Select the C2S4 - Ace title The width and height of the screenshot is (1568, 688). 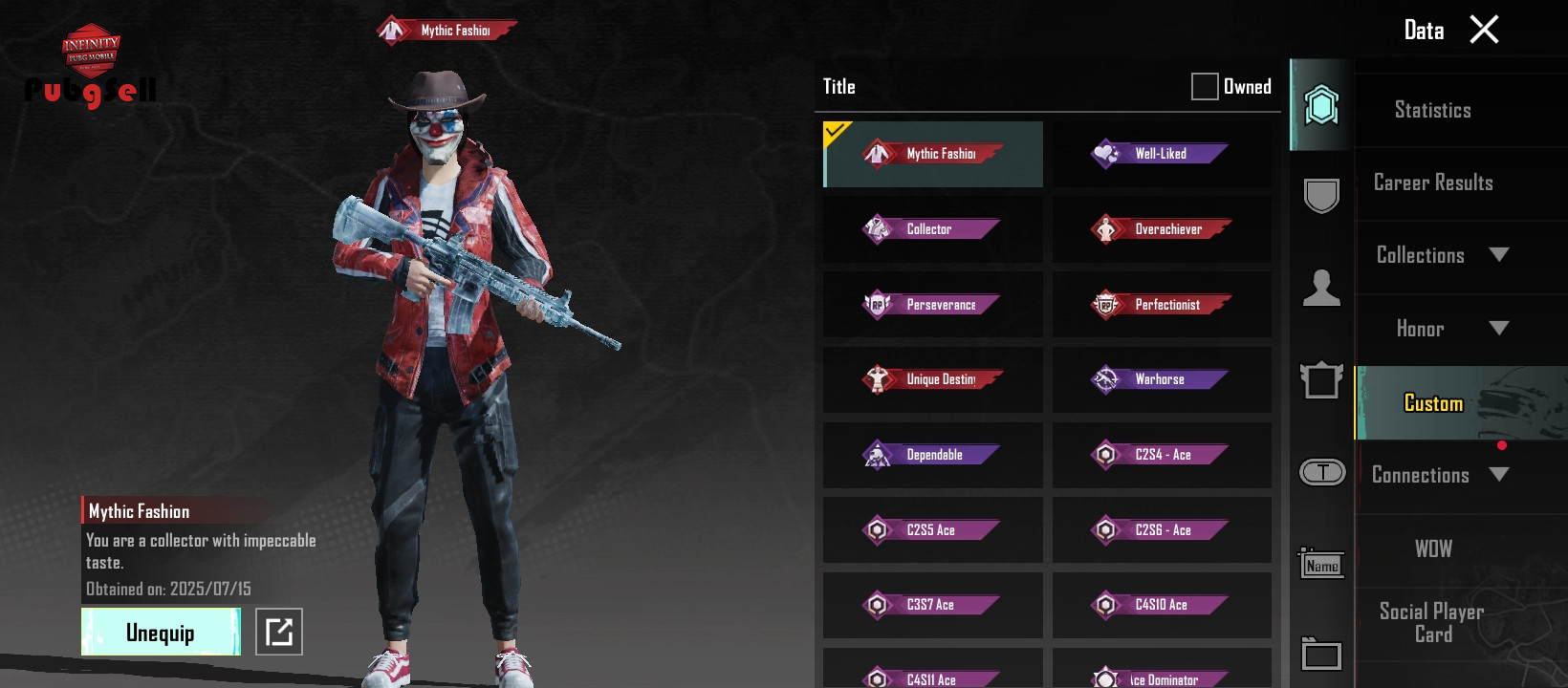tap(1162, 455)
